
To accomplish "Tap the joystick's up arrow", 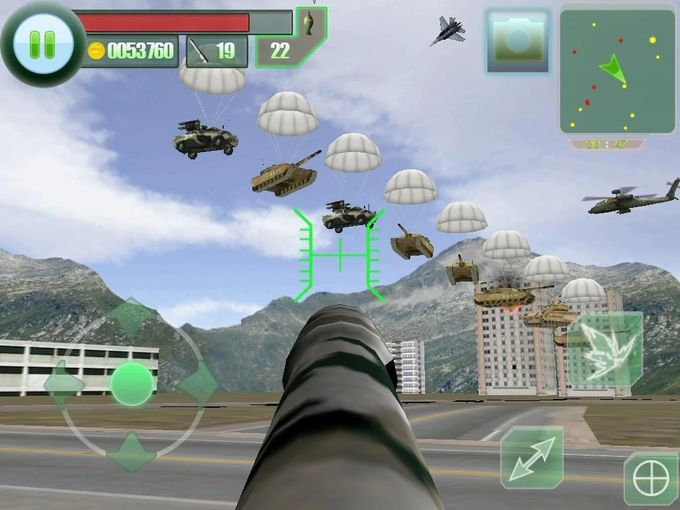I will tap(133, 318).
